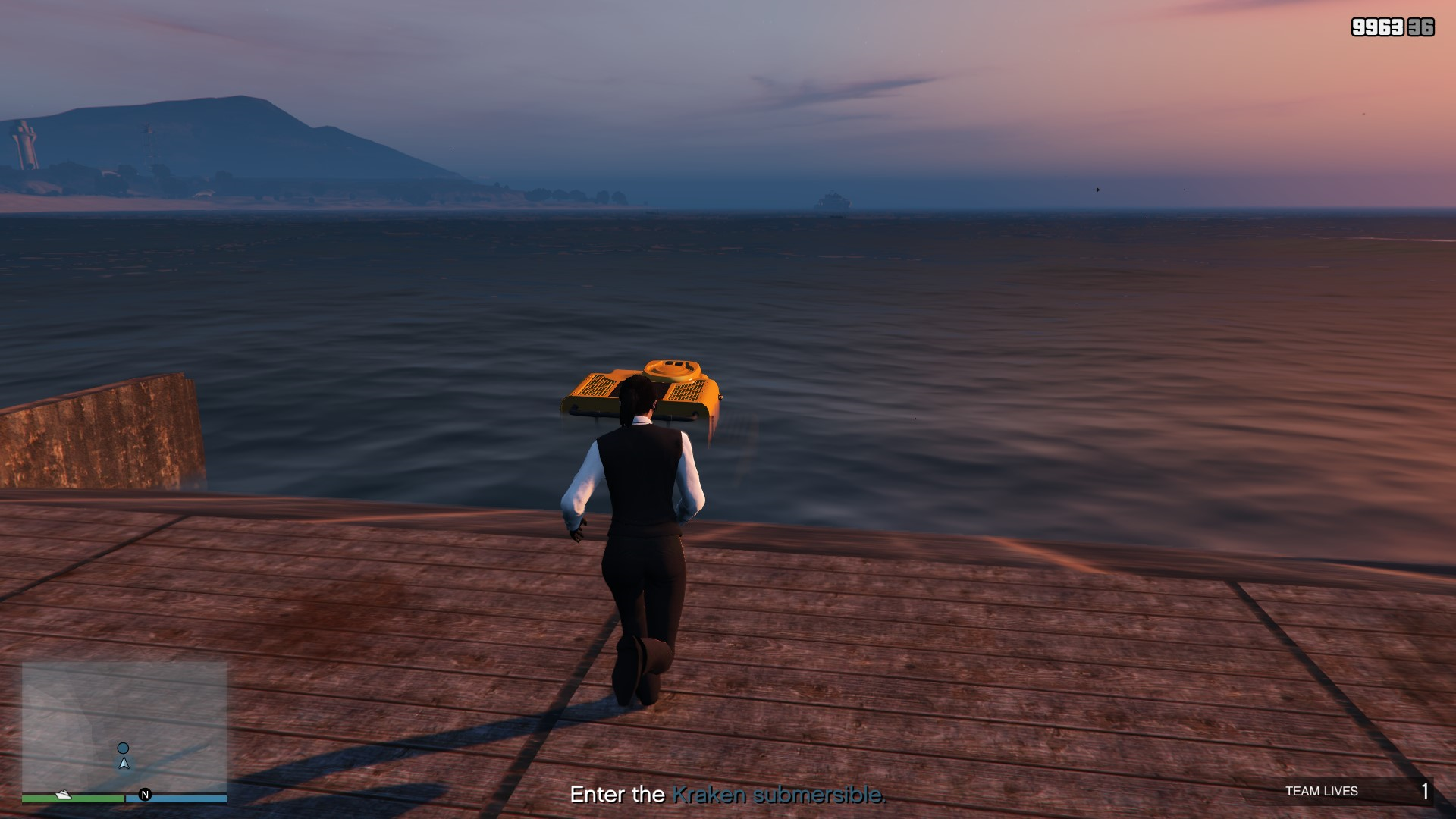Screen dimensions: 1456x819
Task: Click the white yacht blip on the minimap
Action: tap(64, 795)
